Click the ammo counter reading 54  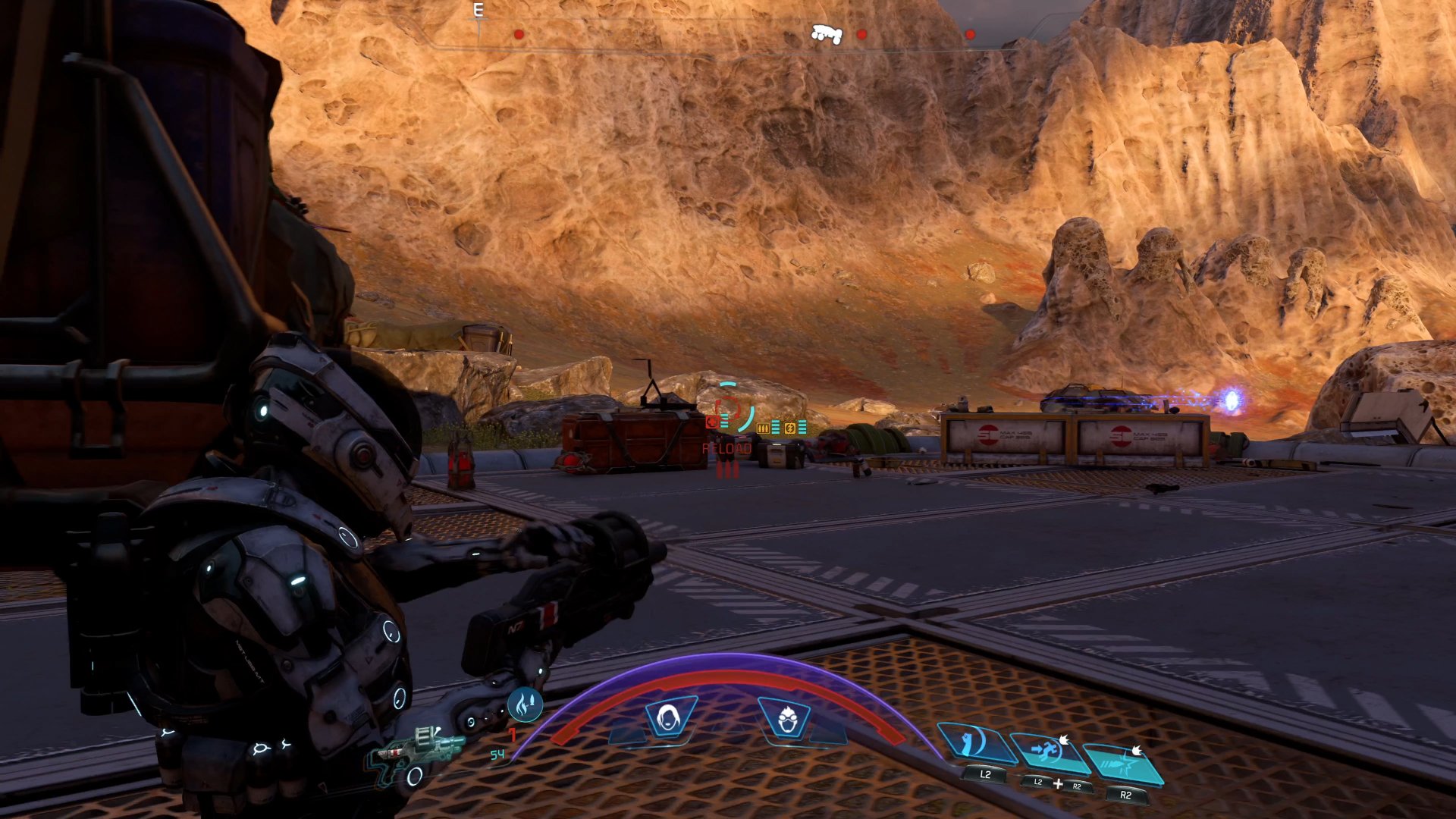click(x=497, y=754)
